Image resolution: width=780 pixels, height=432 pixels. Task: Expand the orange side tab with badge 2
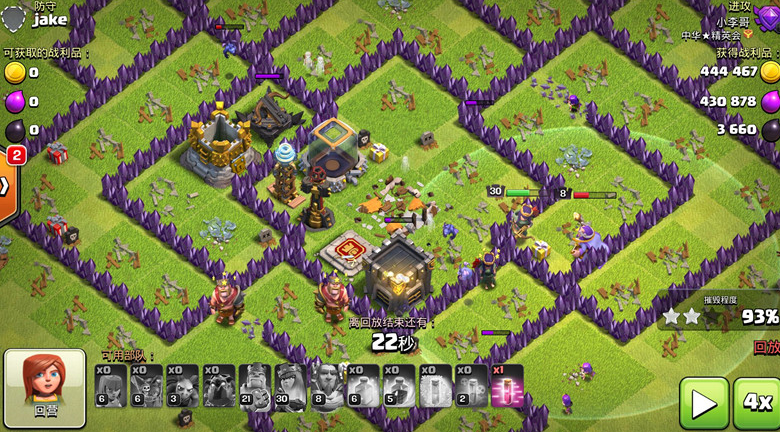tap(8, 187)
